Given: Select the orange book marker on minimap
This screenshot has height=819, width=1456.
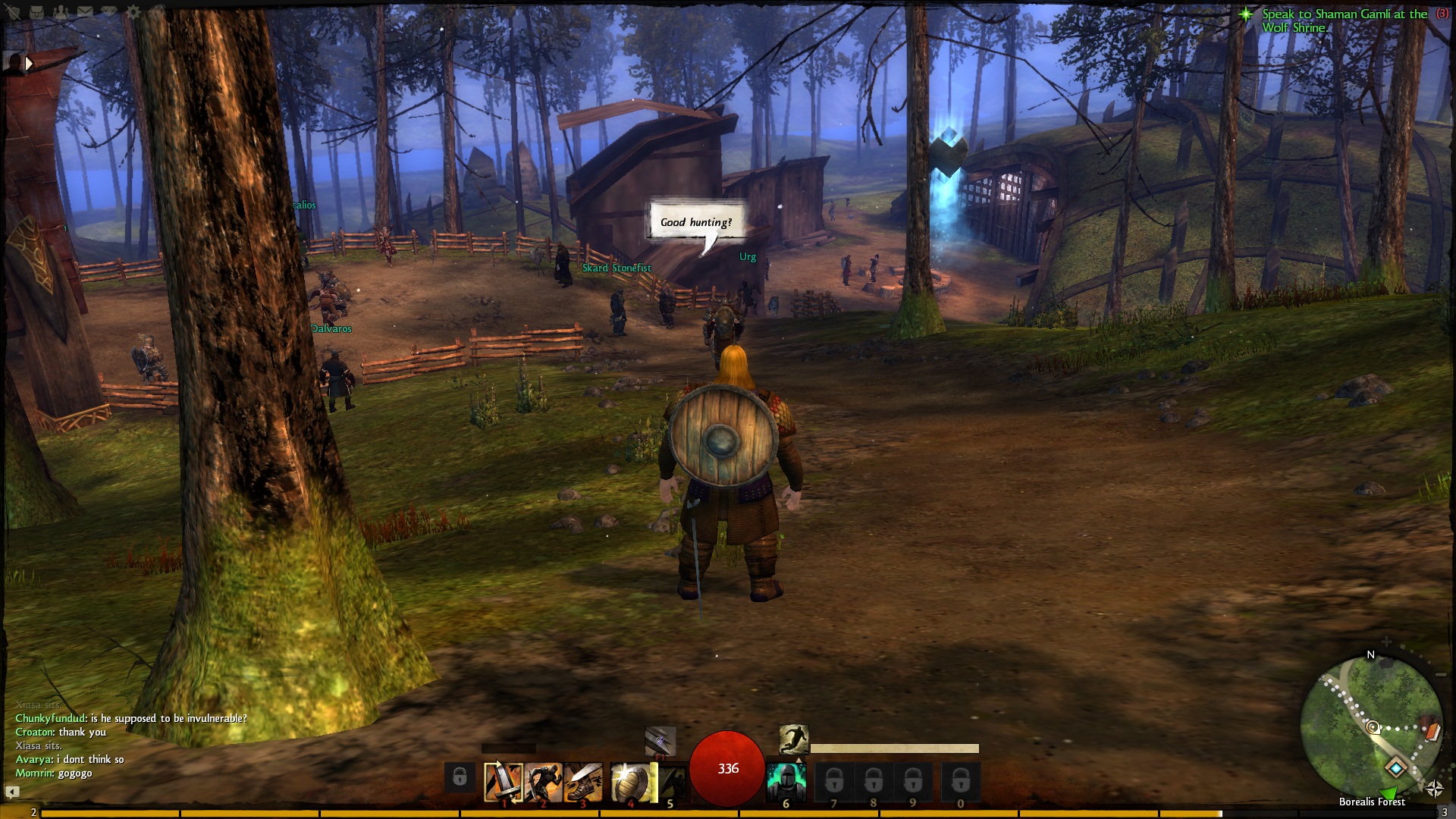Looking at the screenshot, I should (1432, 731).
